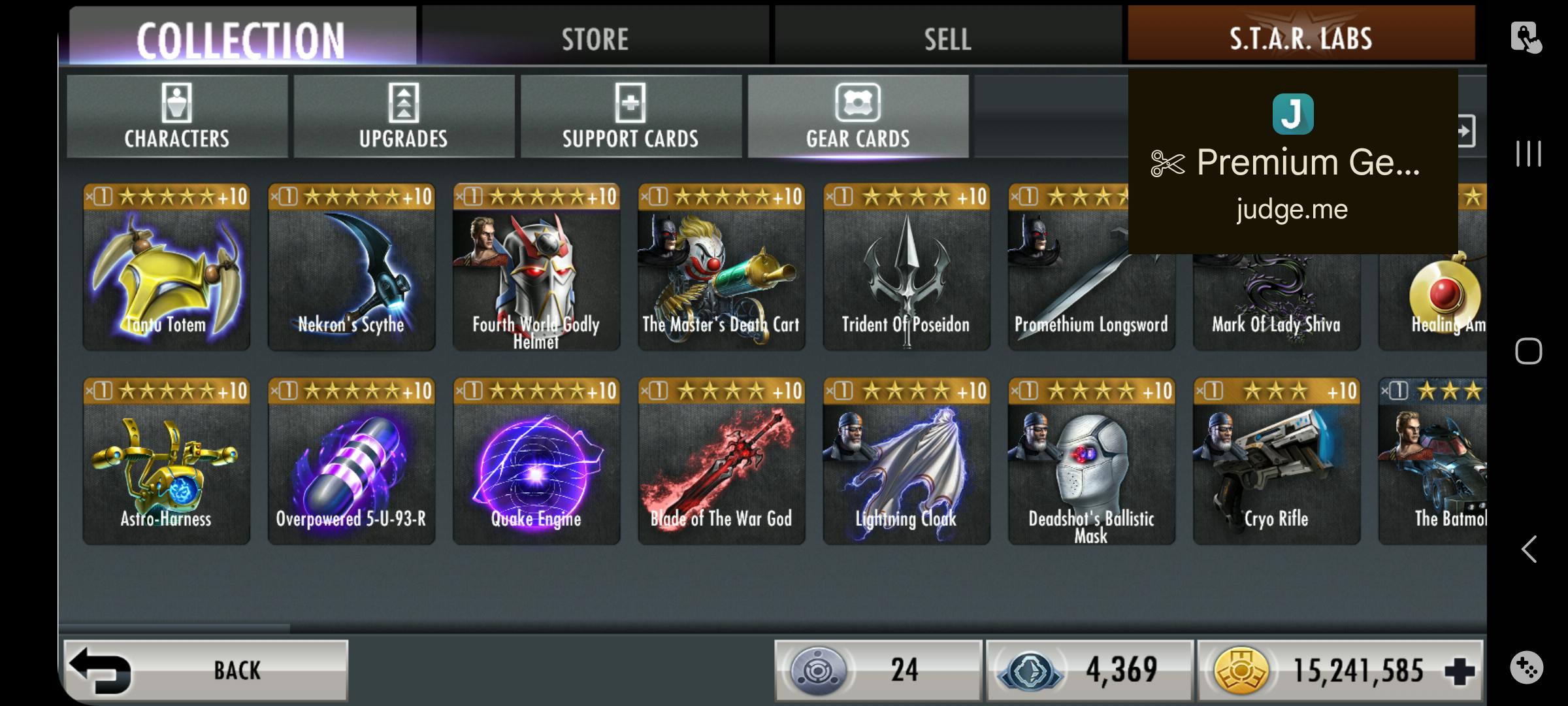This screenshot has width=1568, height=706.
Task: Tap the plus button to add coins
Action: [1460, 671]
